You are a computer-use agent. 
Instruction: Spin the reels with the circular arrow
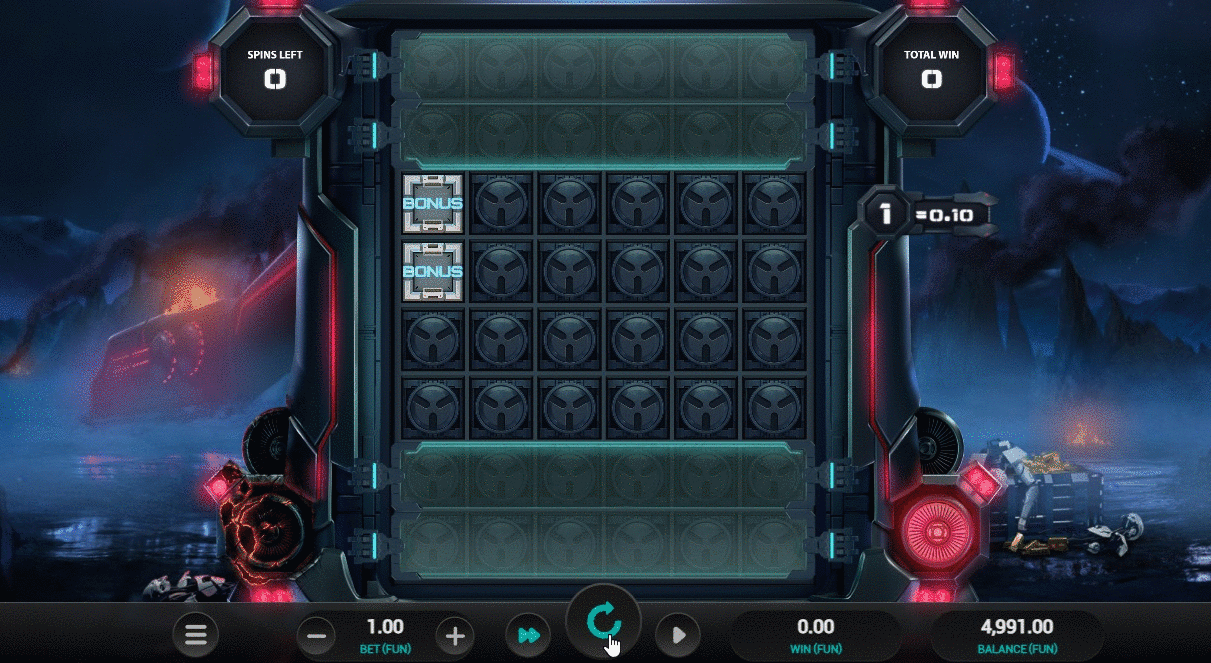tap(603, 622)
